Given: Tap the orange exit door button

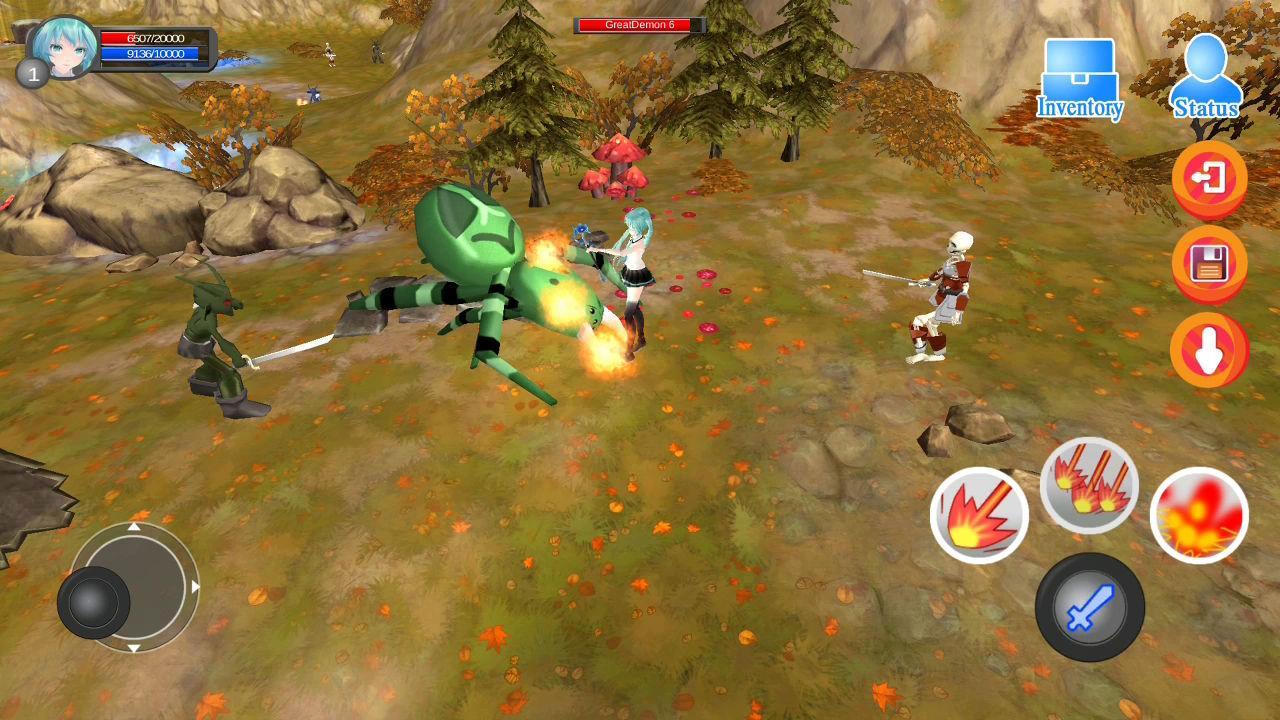Looking at the screenshot, I should (1209, 180).
